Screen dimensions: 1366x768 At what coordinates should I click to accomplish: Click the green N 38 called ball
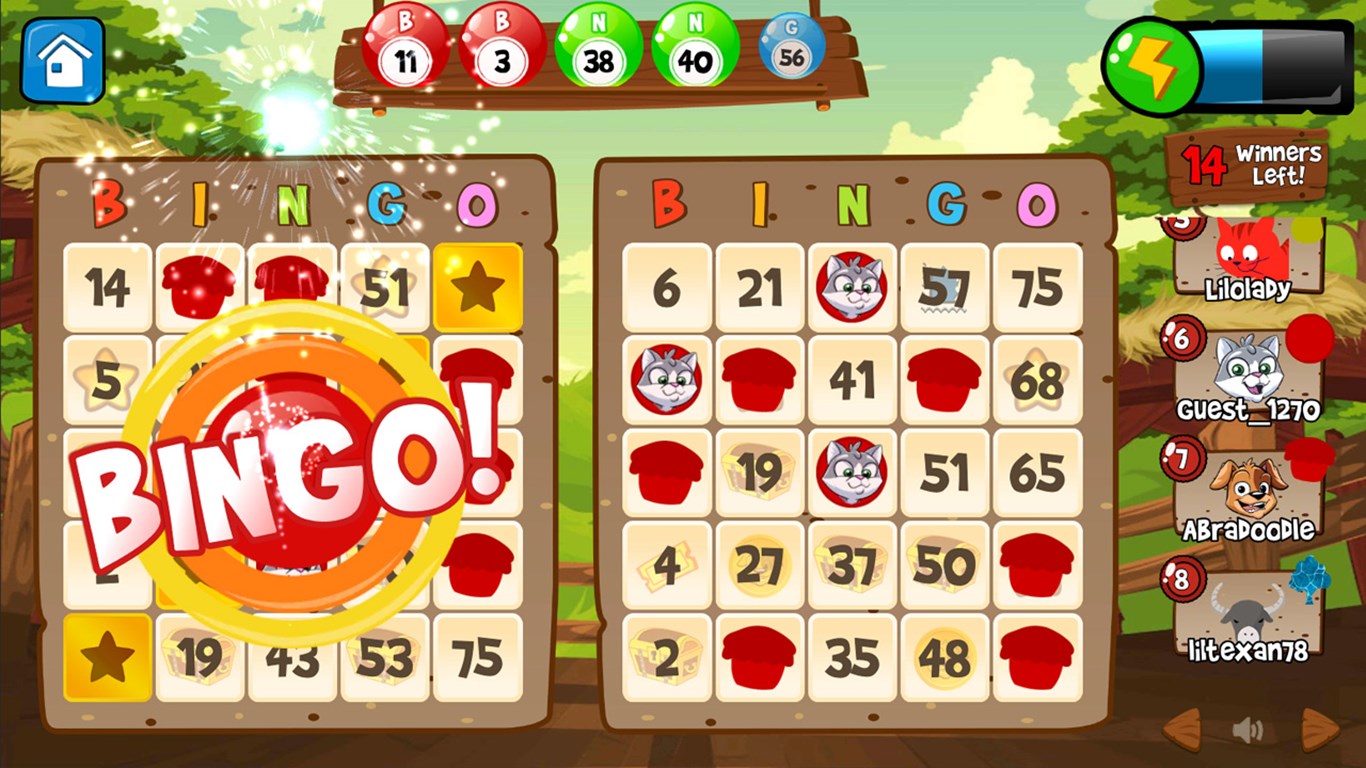(x=600, y=47)
